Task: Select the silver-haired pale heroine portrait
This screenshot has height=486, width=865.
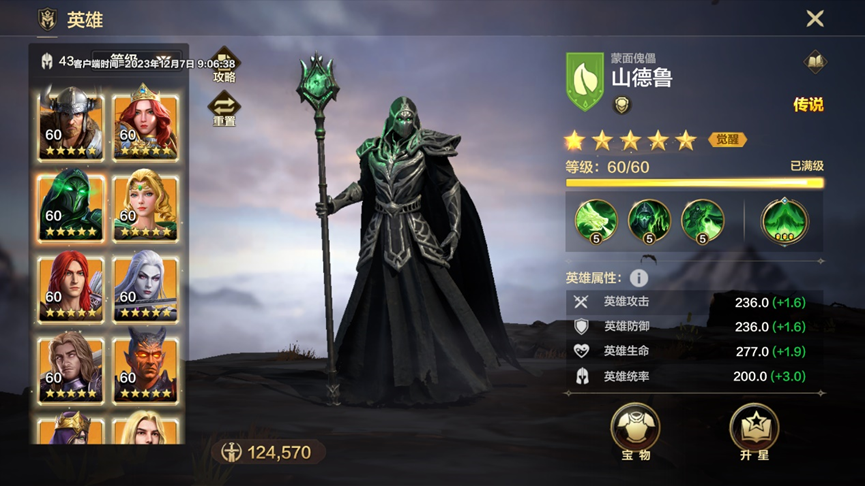Action: click(145, 287)
